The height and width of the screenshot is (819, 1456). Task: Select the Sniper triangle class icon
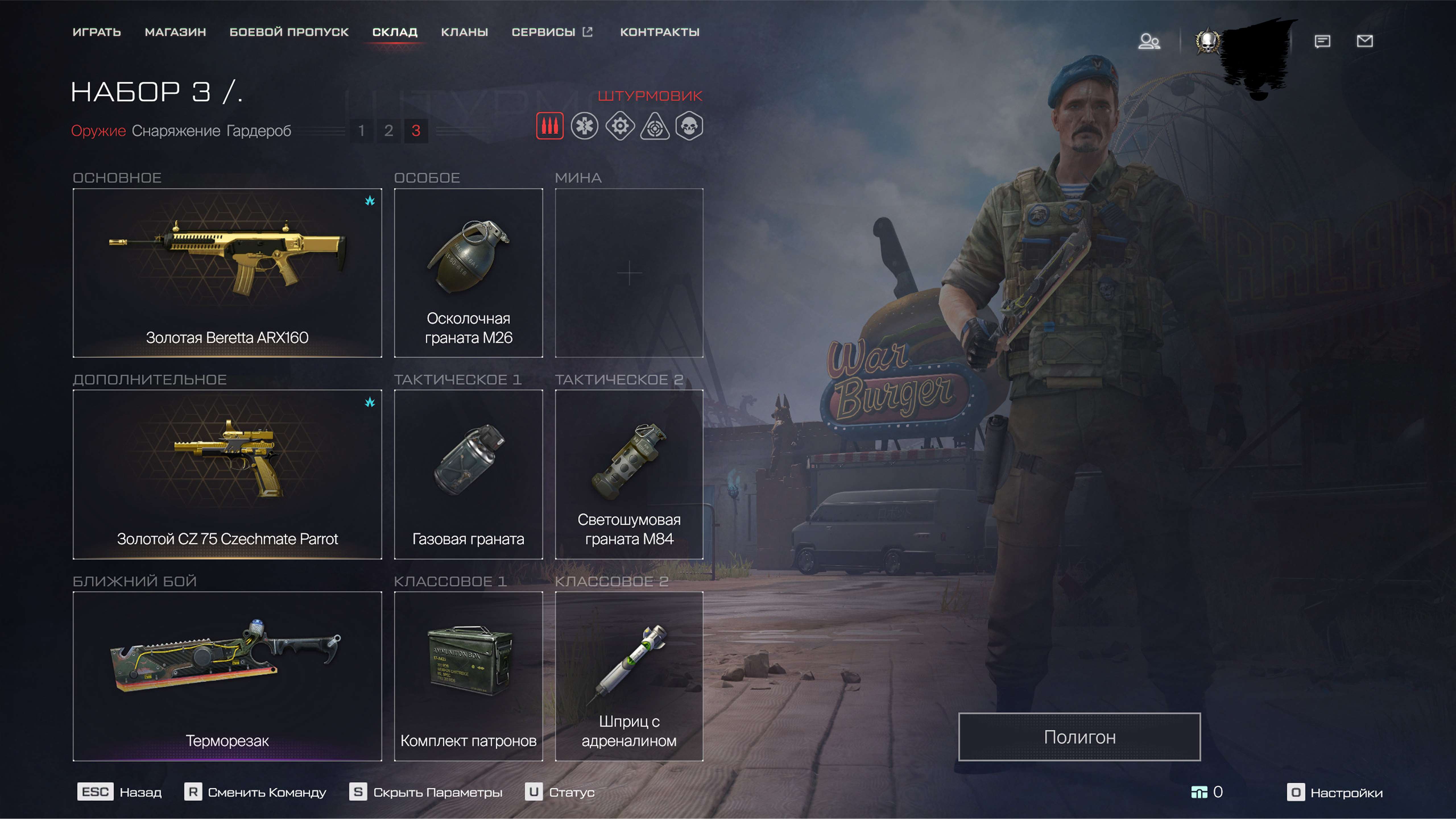655,127
